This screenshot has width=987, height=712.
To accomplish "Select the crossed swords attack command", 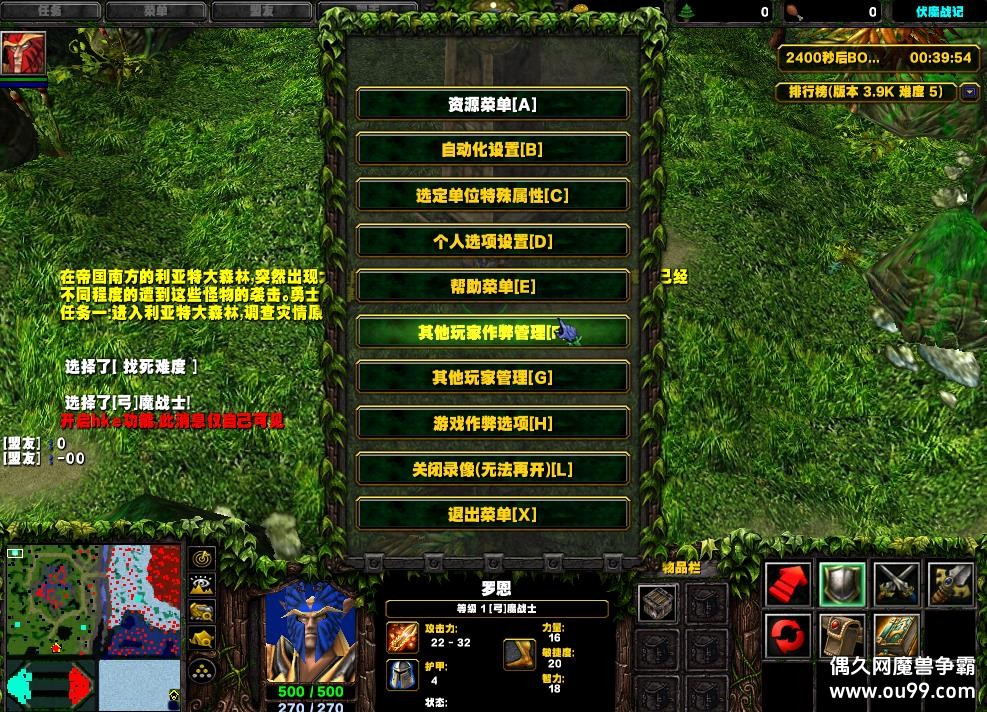I will coord(896,583).
